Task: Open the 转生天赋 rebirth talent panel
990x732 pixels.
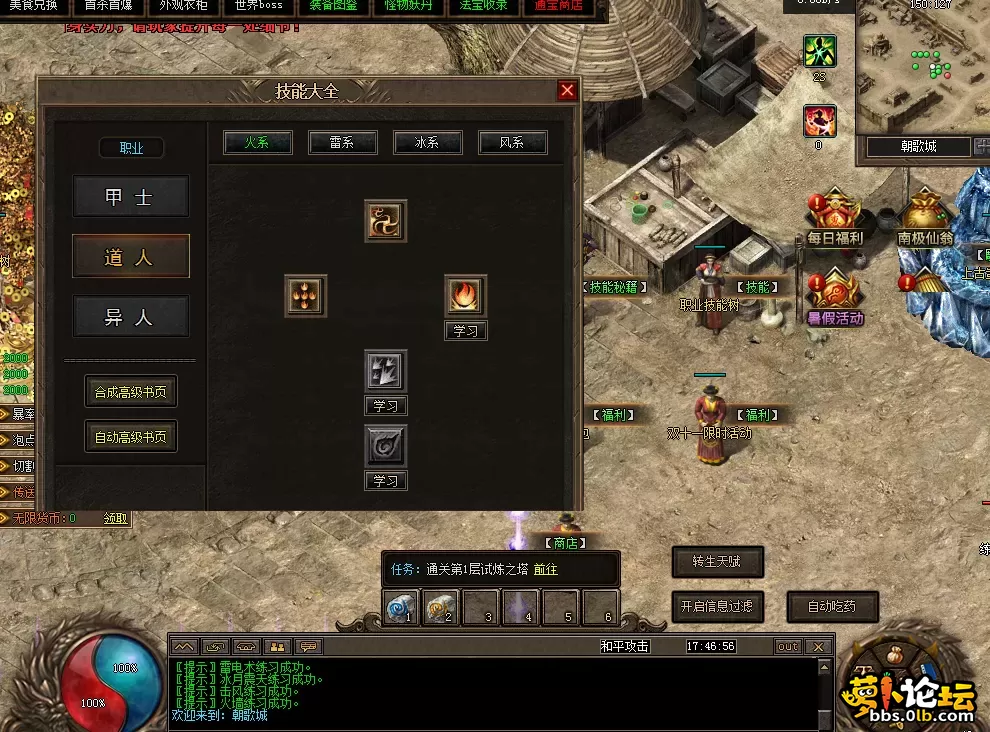Action: (x=717, y=562)
